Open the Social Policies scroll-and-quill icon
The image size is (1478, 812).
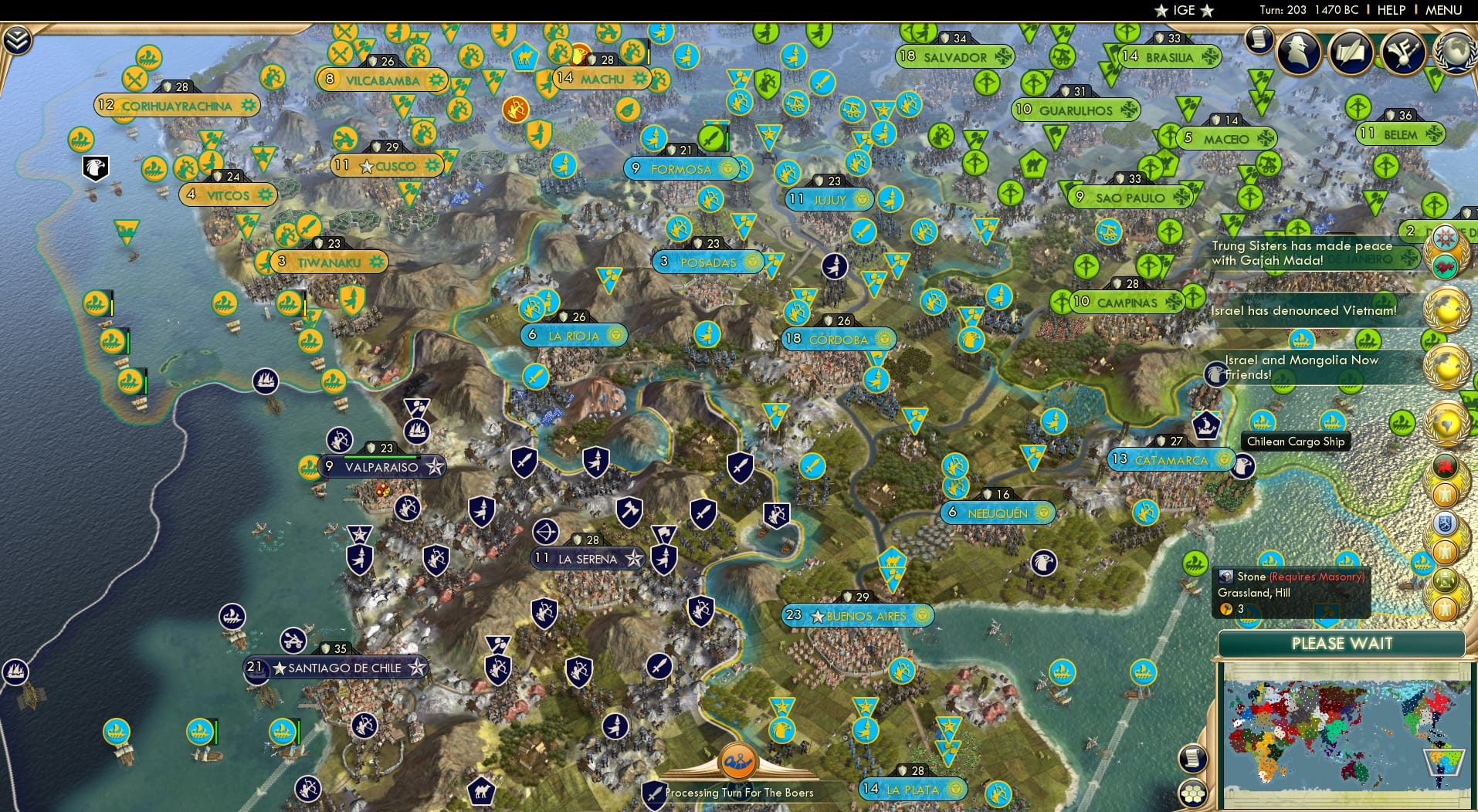click(1351, 52)
